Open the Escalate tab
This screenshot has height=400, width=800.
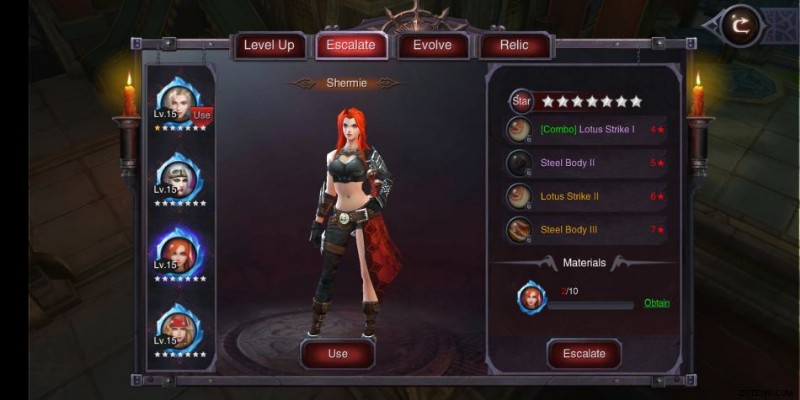(x=351, y=45)
